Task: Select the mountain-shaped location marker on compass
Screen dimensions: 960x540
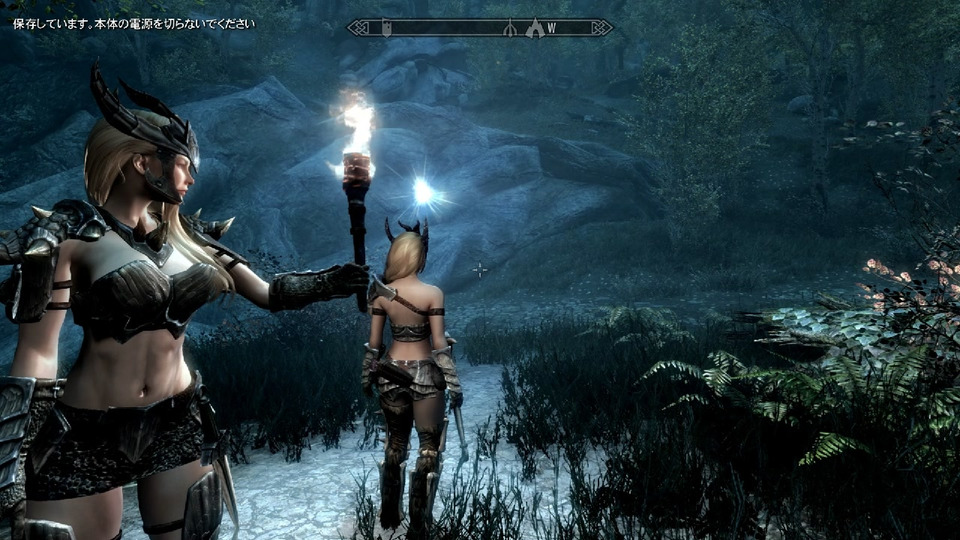Action: click(535, 28)
